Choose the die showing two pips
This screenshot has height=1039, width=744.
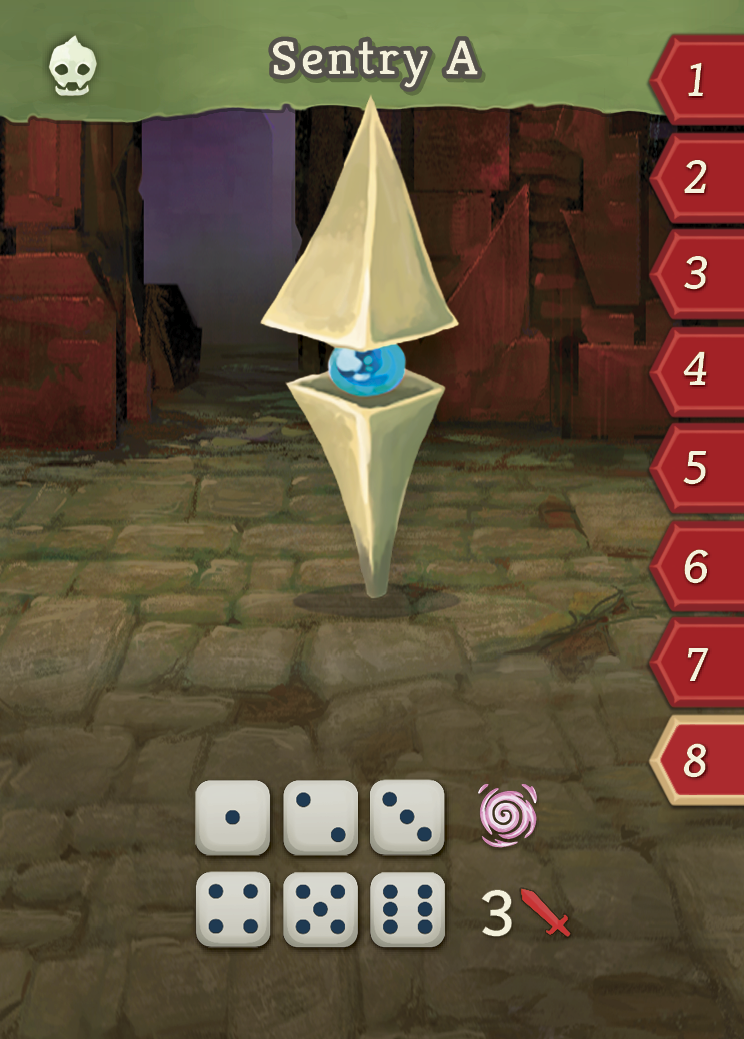320,817
